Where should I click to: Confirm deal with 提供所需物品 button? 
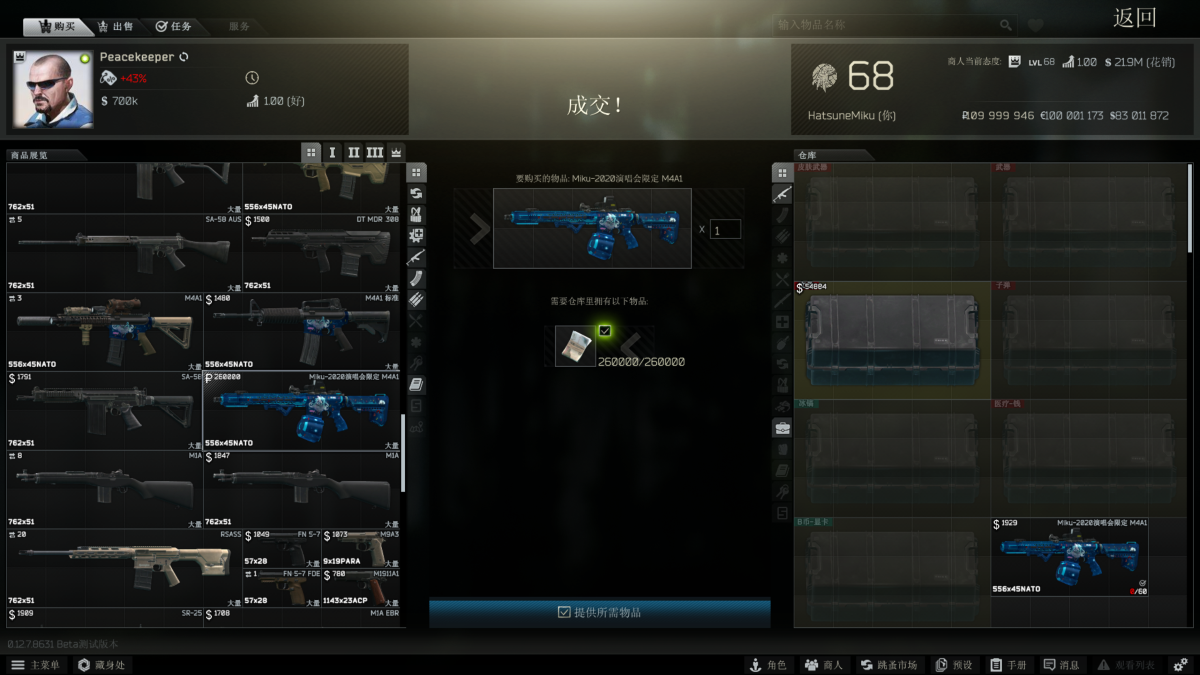pyautogui.click(x=600, y=612)
